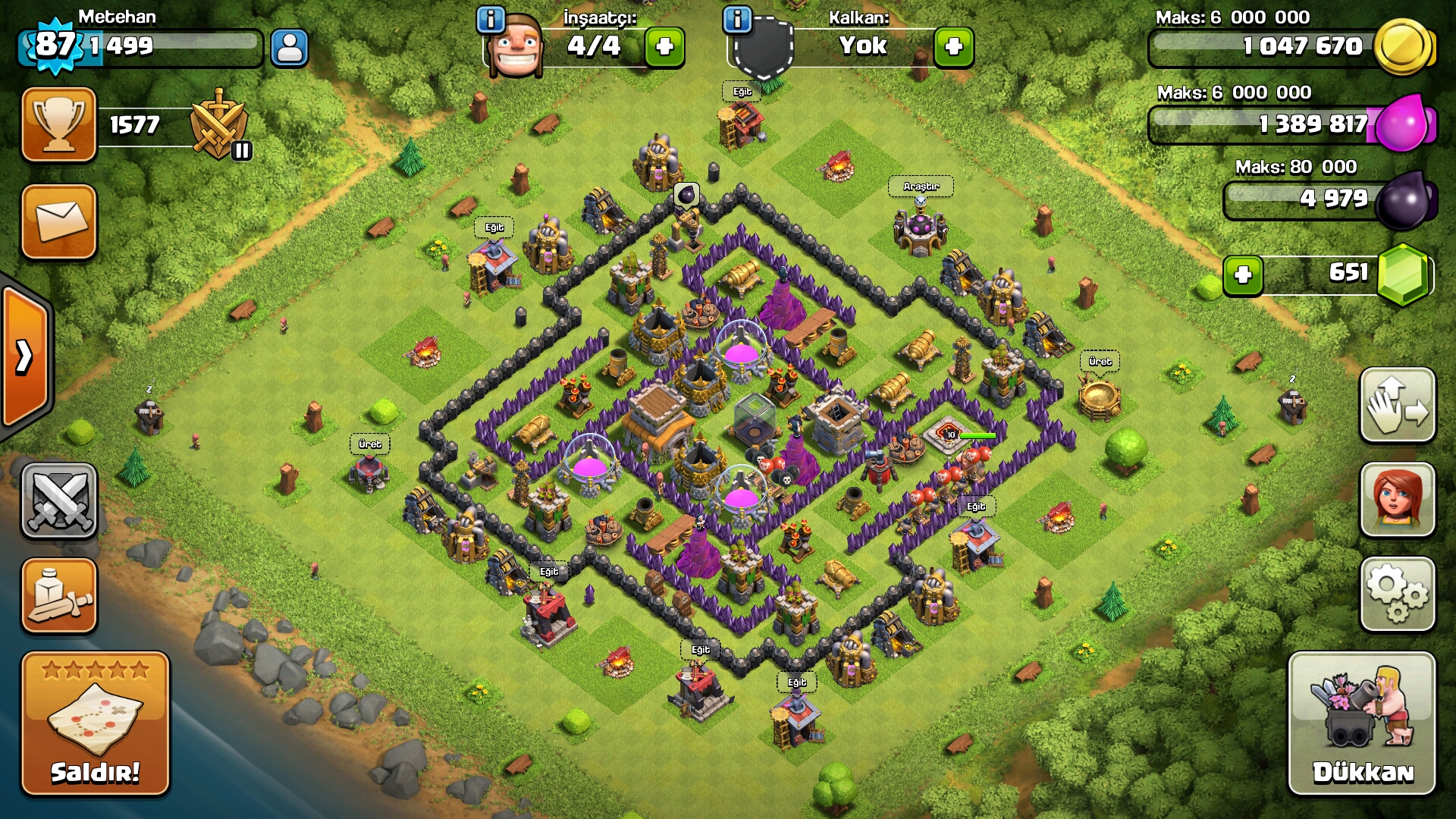Show shield info via the Kalkan info icon
Viewport: 1456px width, 819px height.
pyautogui.click(x=737, y=19)
